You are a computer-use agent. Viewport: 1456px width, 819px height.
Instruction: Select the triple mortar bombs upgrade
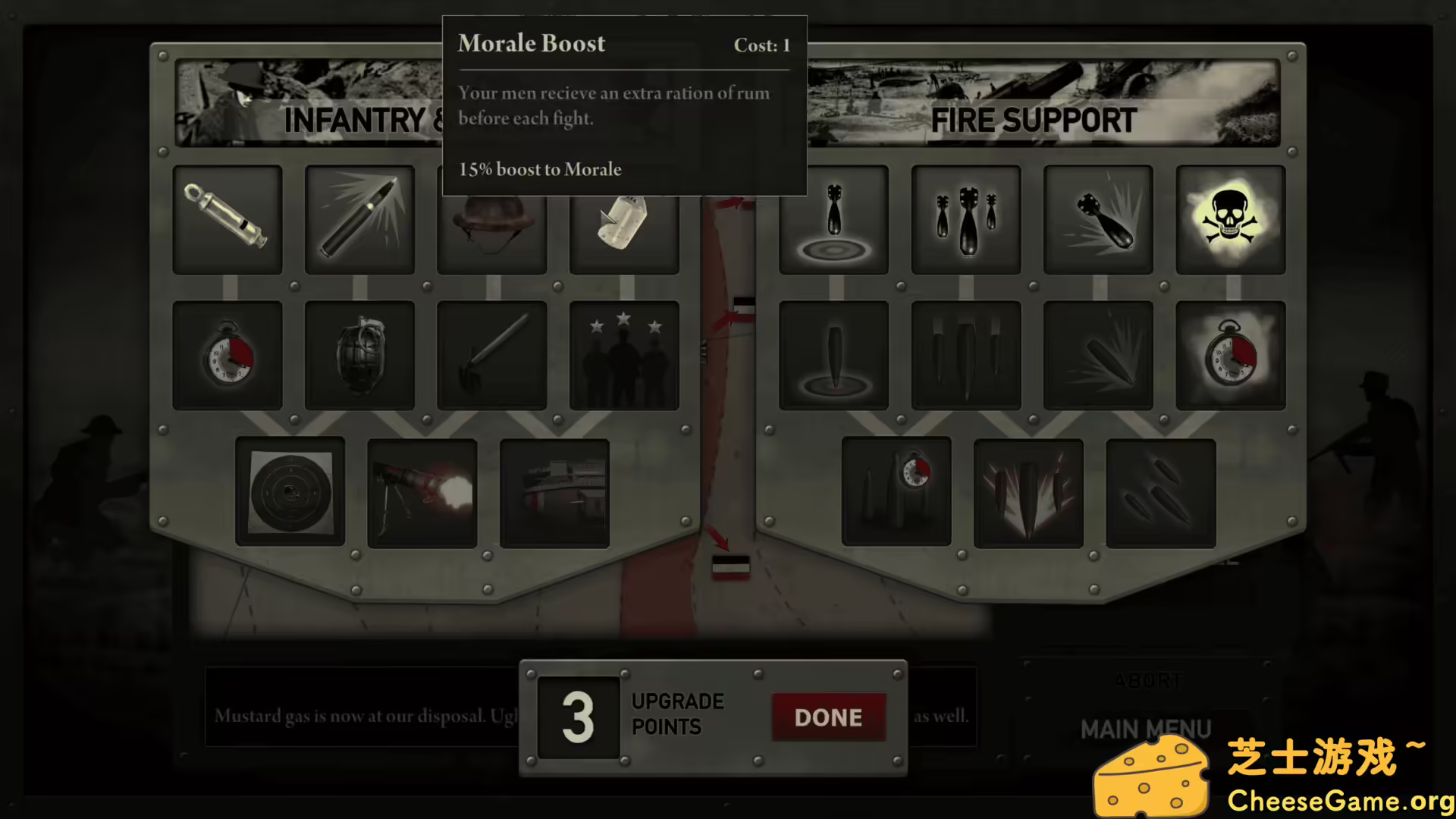[965, 220]
